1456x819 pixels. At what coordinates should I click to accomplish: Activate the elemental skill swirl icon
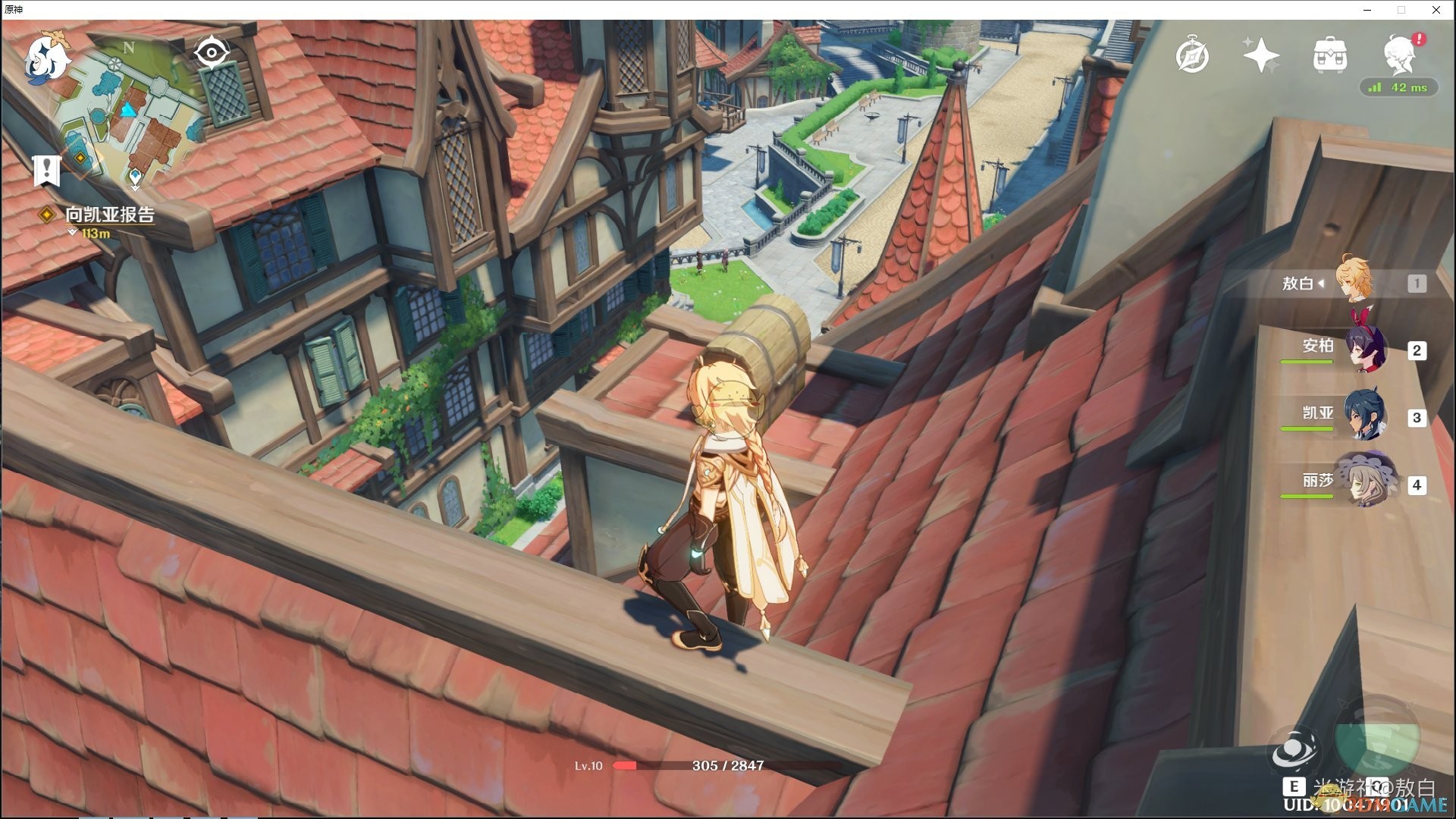pyautogui.click(x=1294, y=752)
